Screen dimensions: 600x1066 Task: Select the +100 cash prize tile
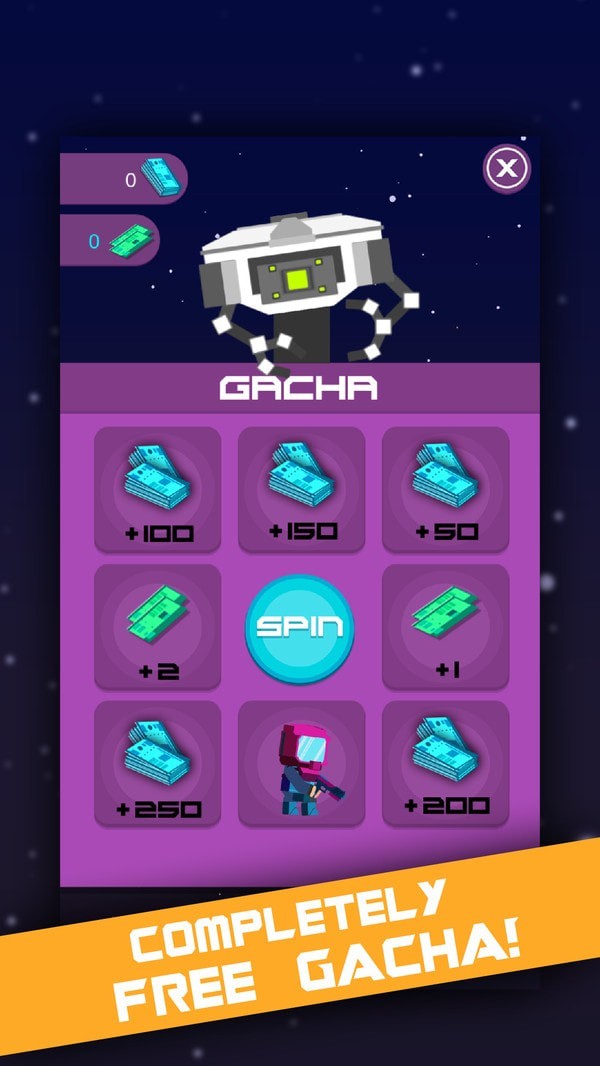158,489
